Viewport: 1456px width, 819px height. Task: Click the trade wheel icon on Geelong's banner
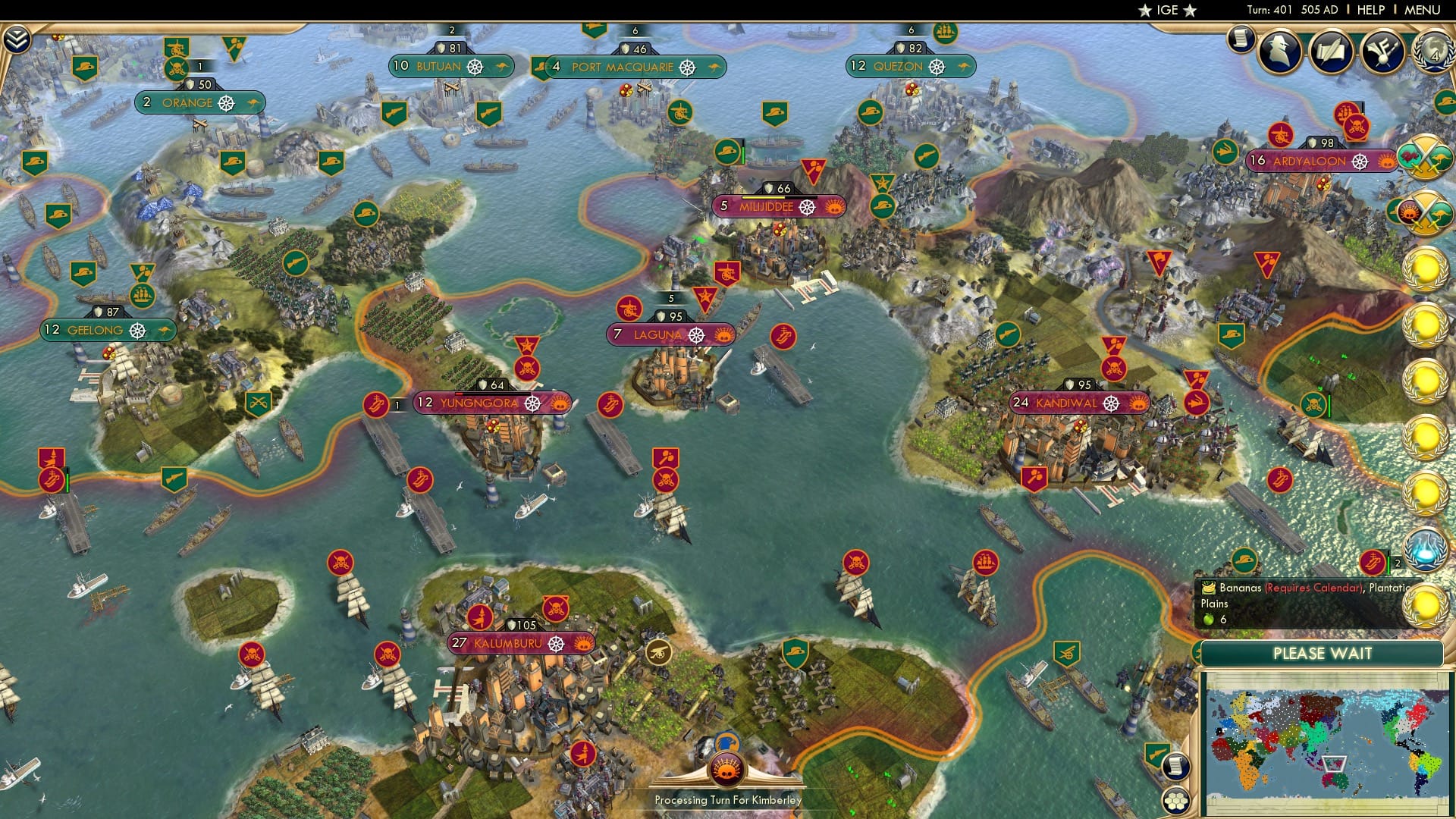pyautogui.click(x=139, y=330)
